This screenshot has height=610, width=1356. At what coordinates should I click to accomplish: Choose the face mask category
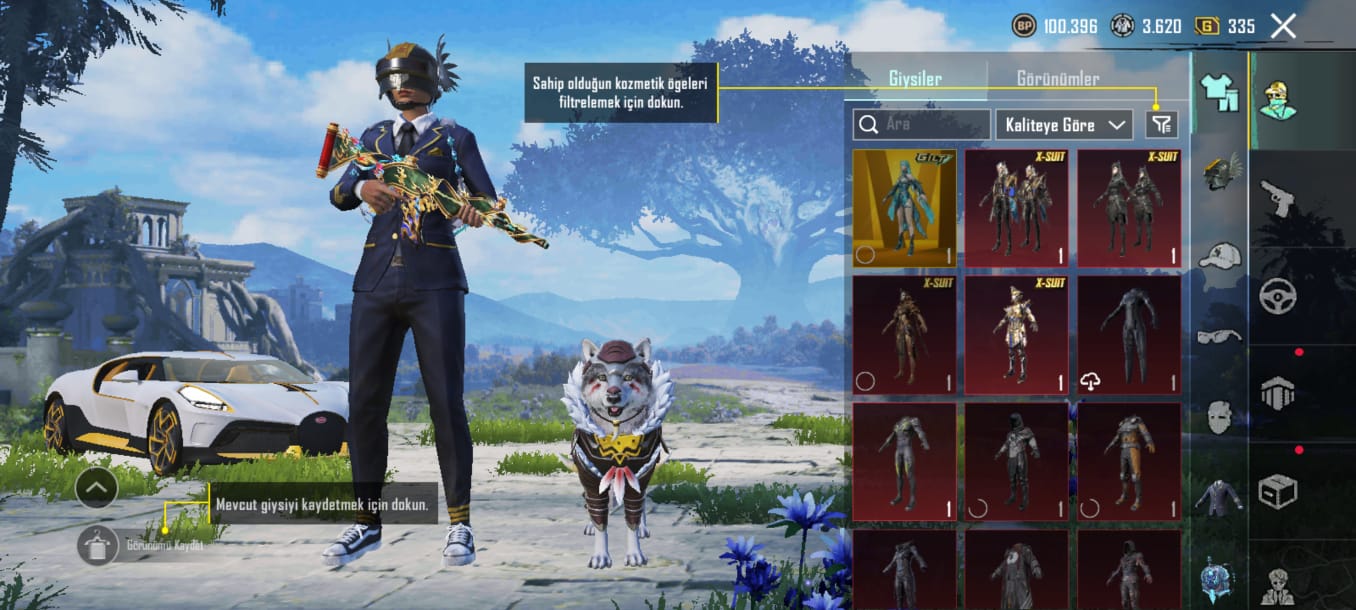tap(1219, 416)
